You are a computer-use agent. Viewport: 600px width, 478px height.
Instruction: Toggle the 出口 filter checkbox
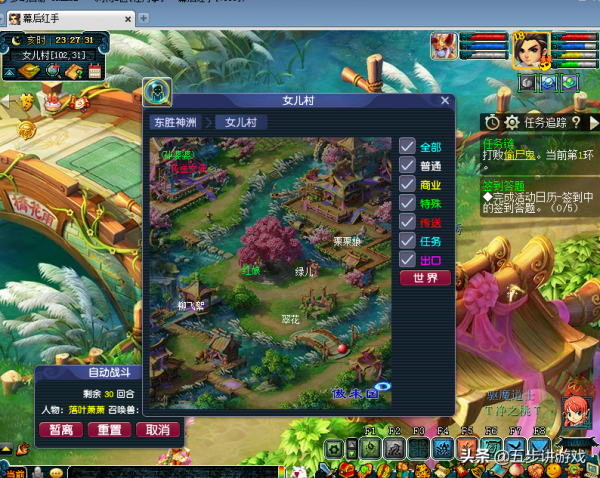point(407,260)
